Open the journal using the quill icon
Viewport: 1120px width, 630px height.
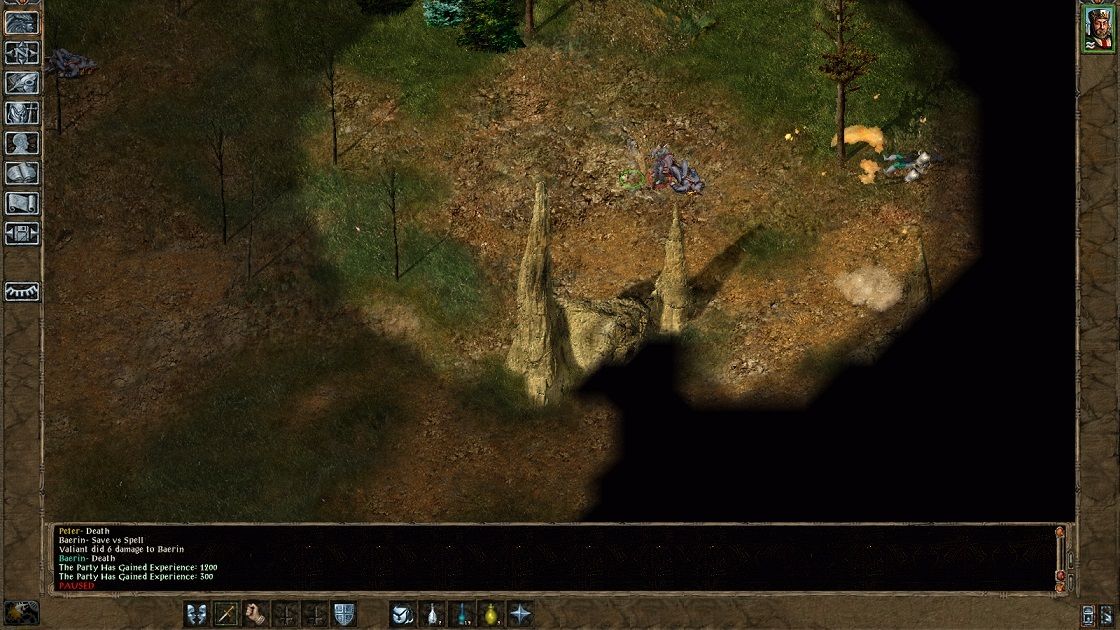[22, 83]
